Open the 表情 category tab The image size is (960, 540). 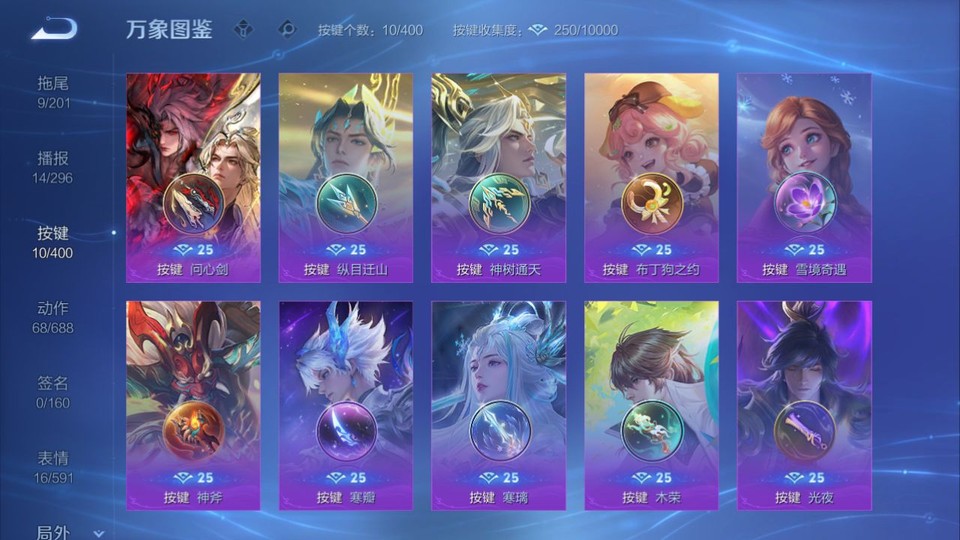point(54,467)
